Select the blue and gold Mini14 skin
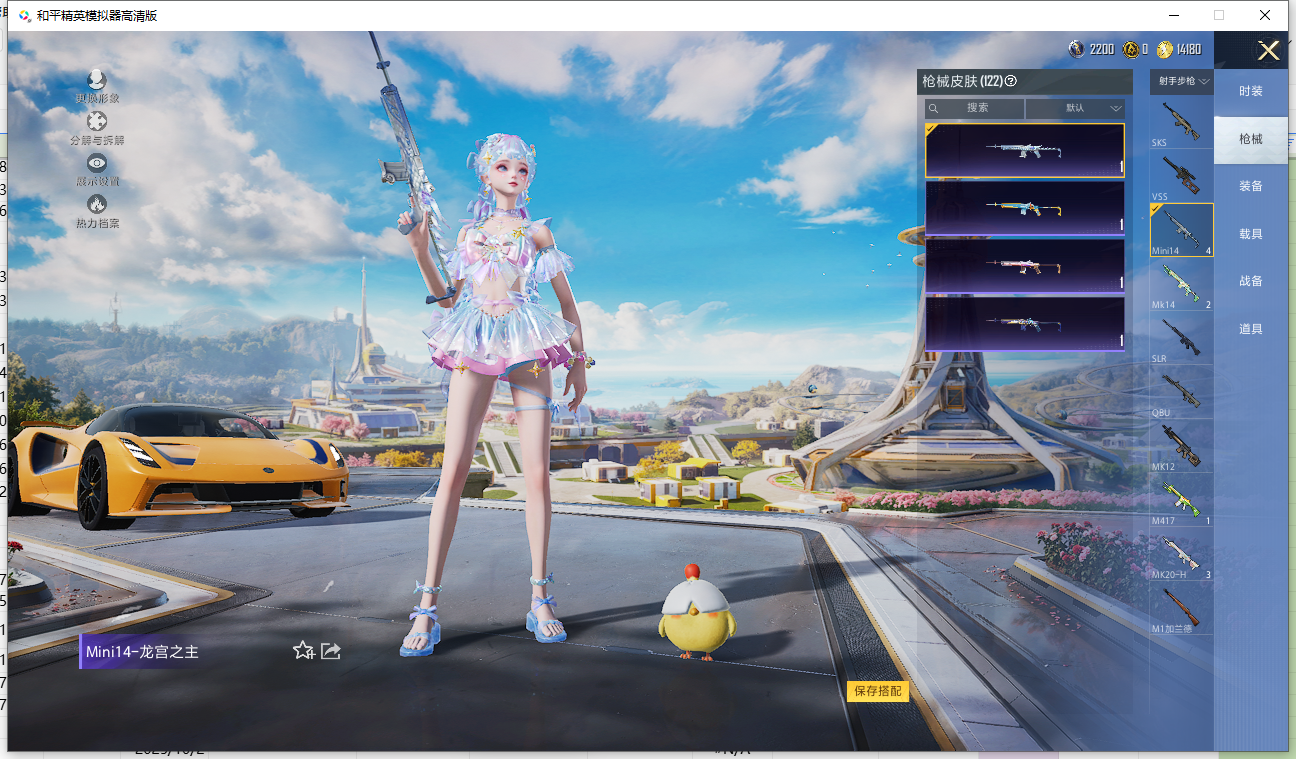The width and height of the screenshot is (1296, 759). click(x=1024, y=208)
